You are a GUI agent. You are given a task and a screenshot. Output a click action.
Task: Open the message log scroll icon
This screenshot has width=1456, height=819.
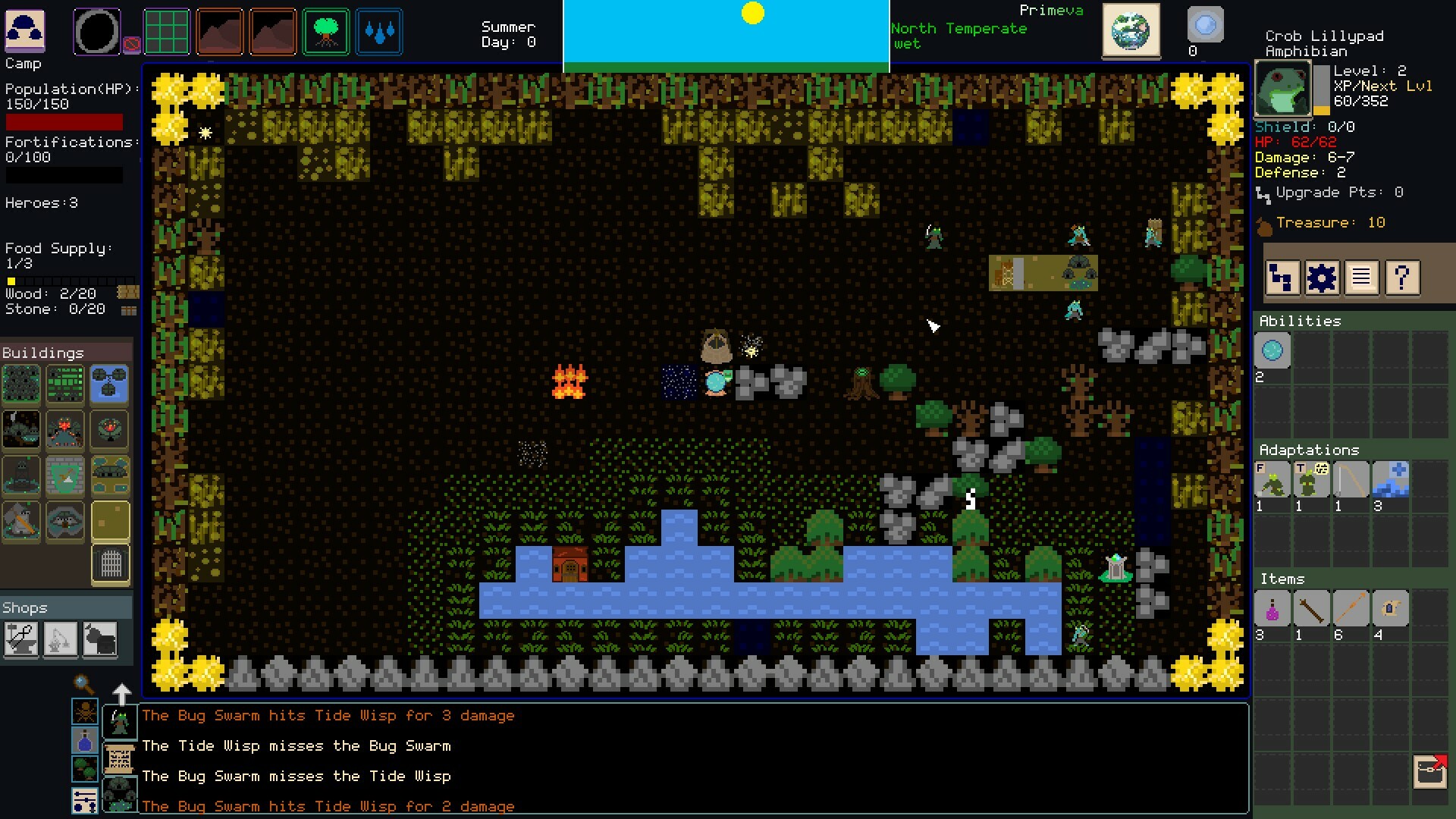coord(1362,278)
